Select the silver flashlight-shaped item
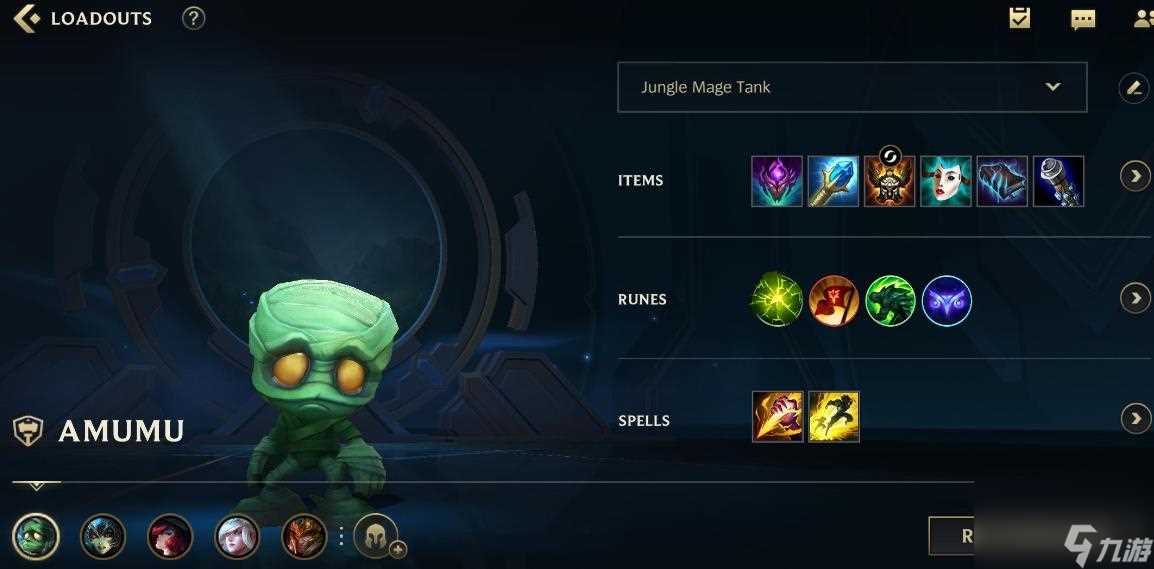The image size is (1154, 569). 1058,181
